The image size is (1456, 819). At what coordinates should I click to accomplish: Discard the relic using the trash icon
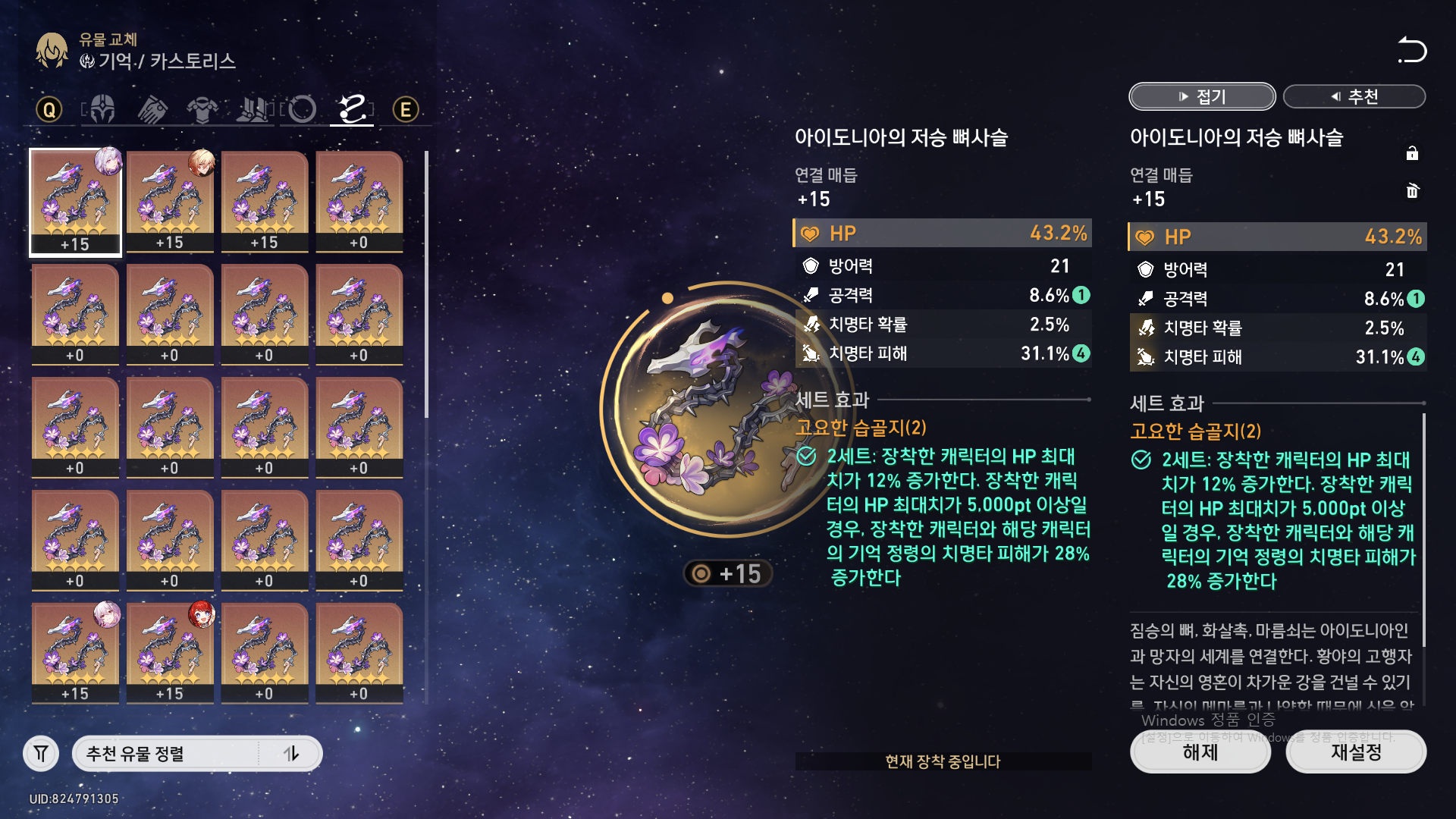[x=1412, y=190]
